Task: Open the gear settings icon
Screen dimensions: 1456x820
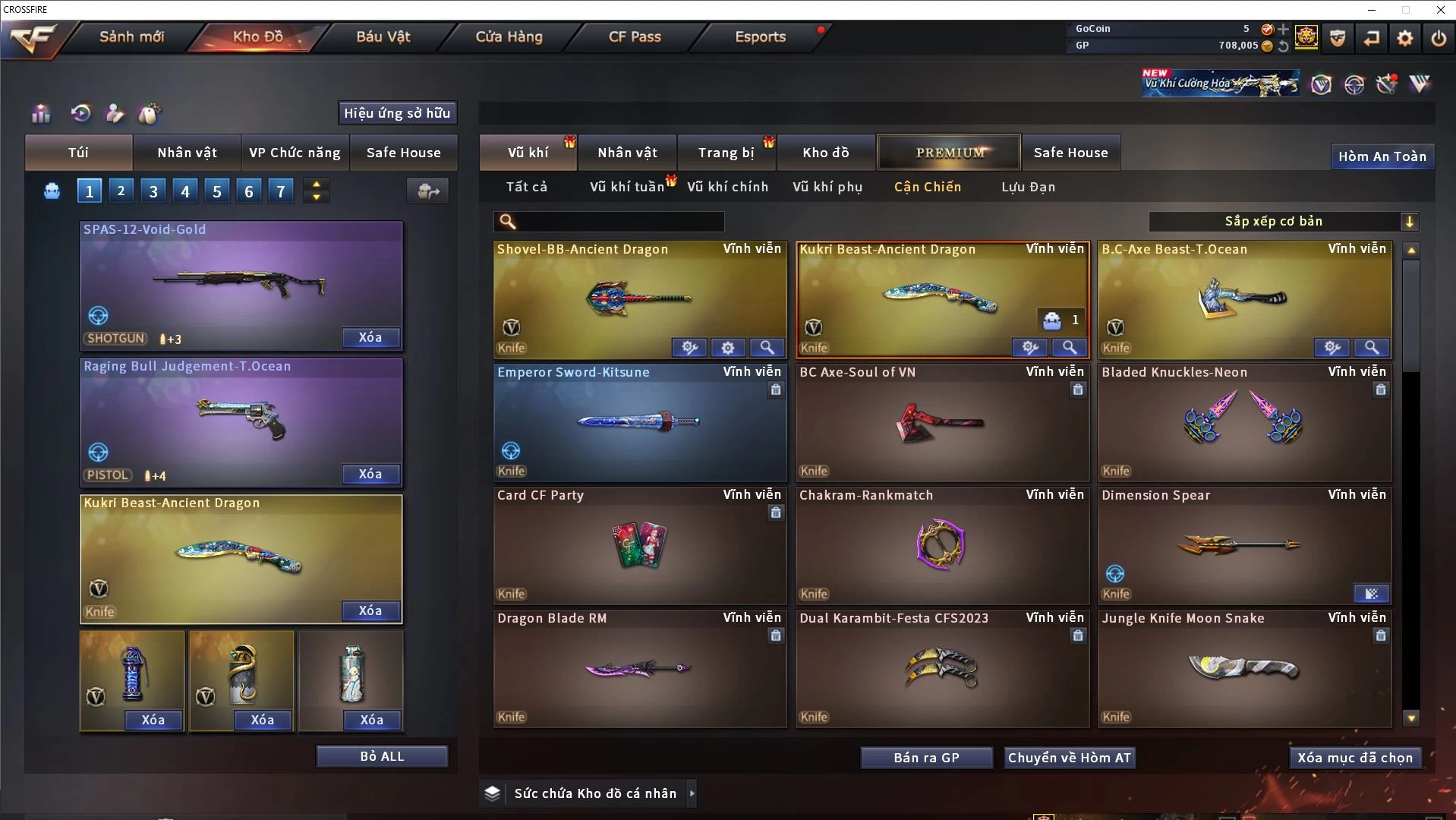Action: tap(1404, 37)
